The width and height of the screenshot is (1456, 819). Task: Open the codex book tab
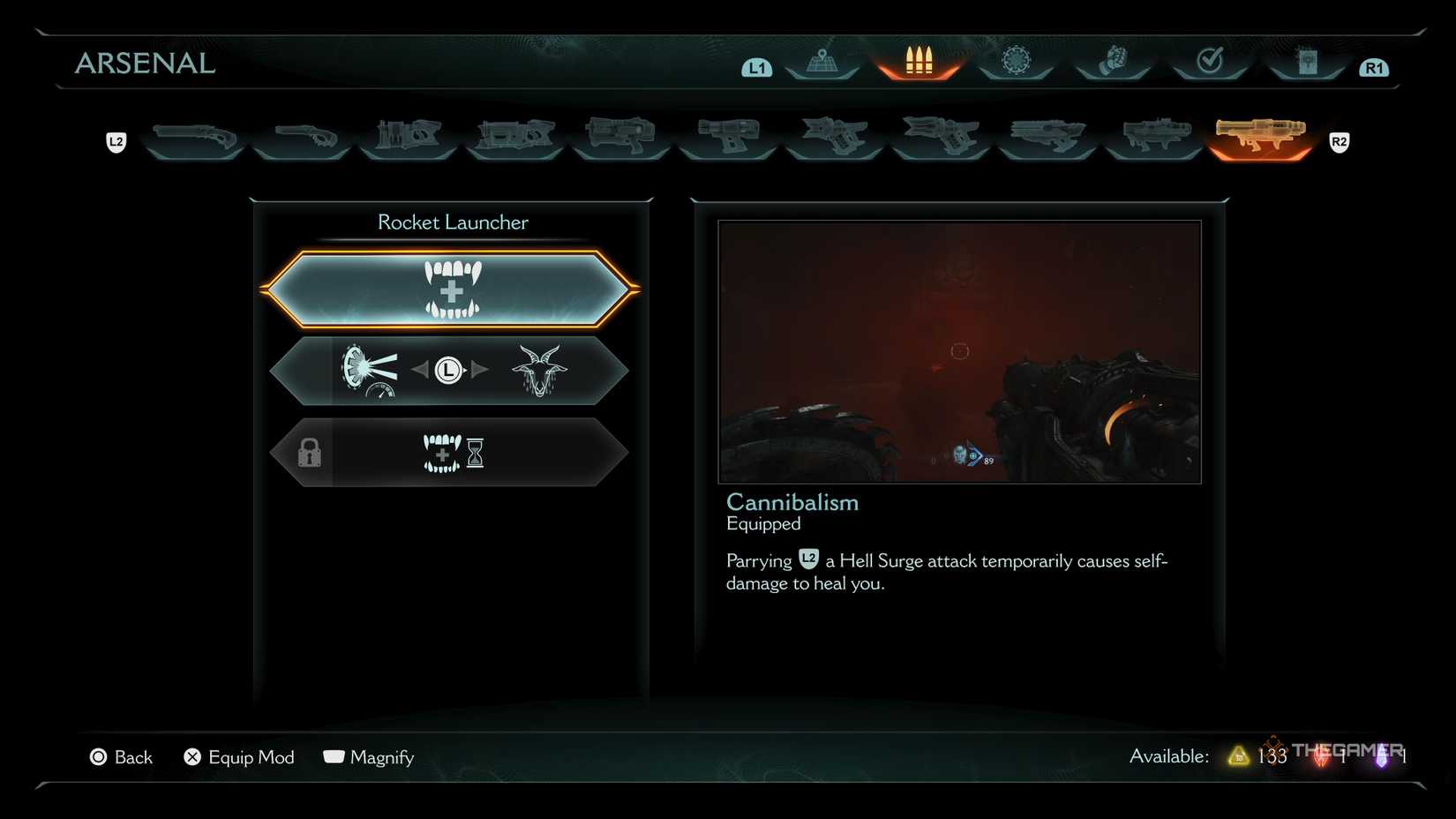tap(1307, 62)
